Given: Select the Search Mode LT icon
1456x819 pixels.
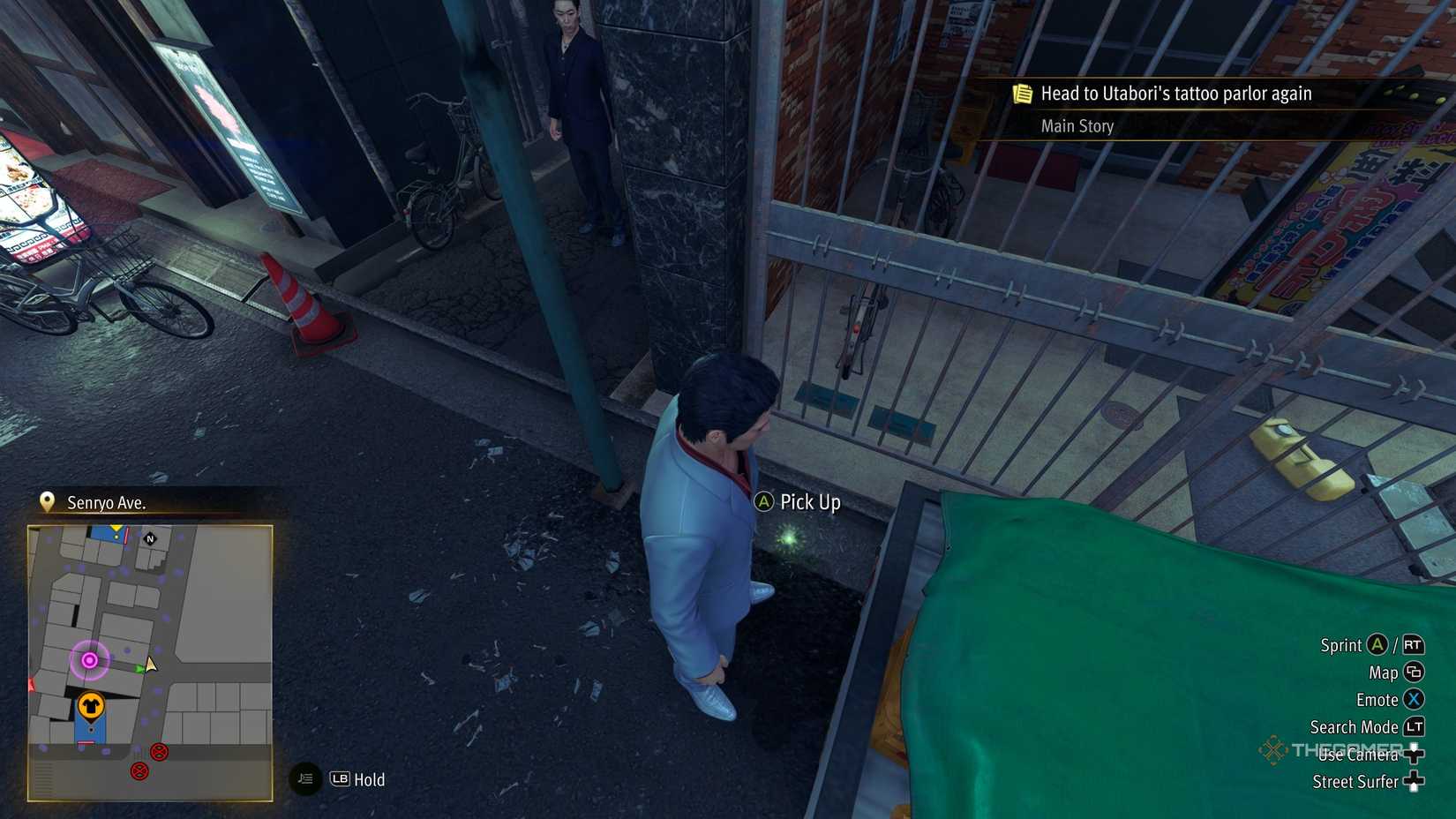Looking at the screenshot, I should click(1414, 726).
